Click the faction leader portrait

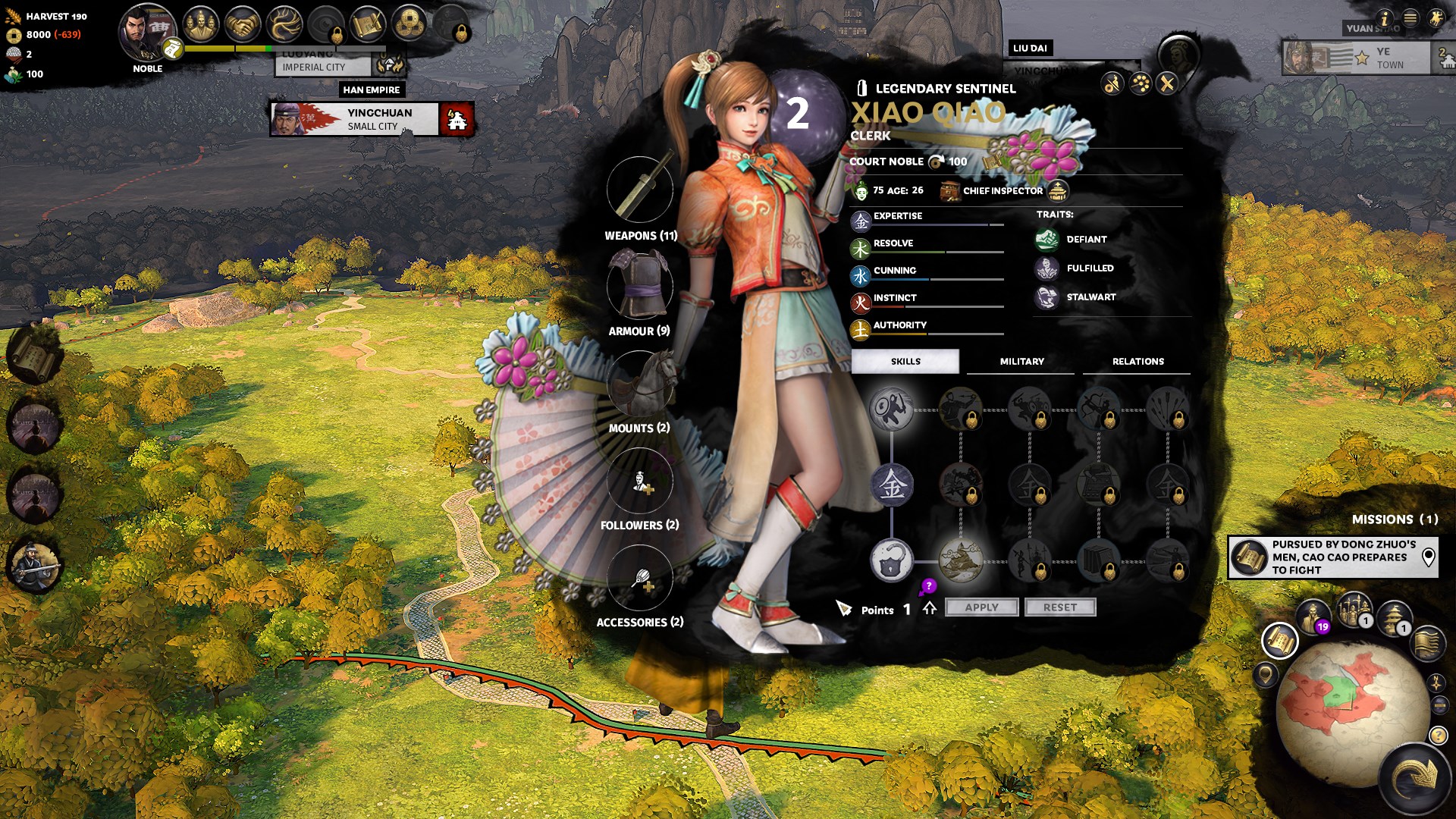click(x=146, y=32)
